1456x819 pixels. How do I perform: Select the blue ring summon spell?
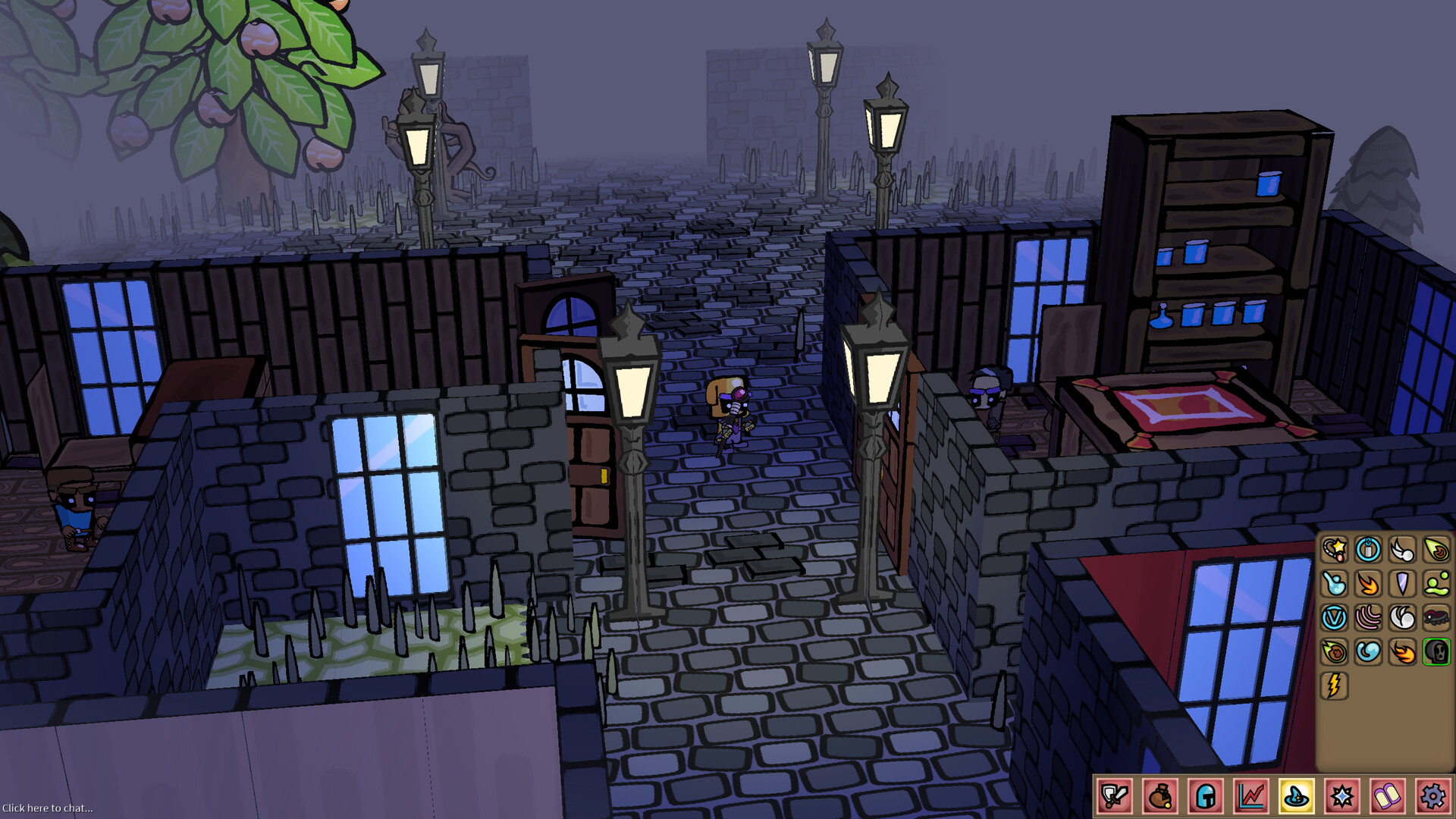click(1367, 550)
